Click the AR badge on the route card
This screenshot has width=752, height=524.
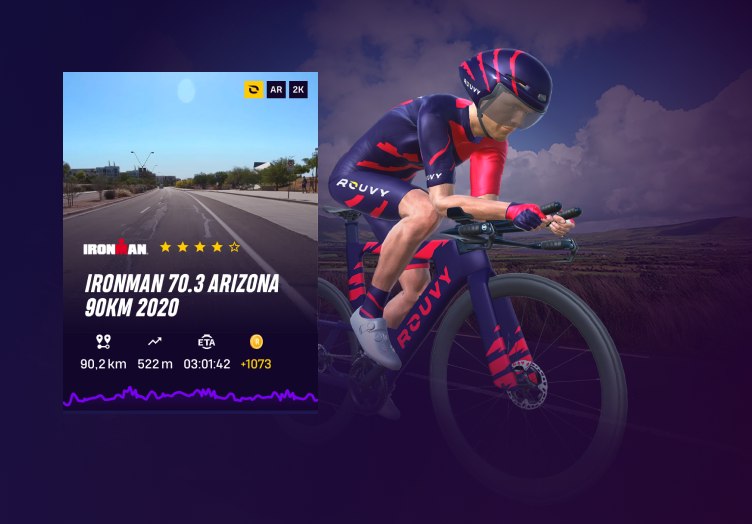tap(276, 90)
